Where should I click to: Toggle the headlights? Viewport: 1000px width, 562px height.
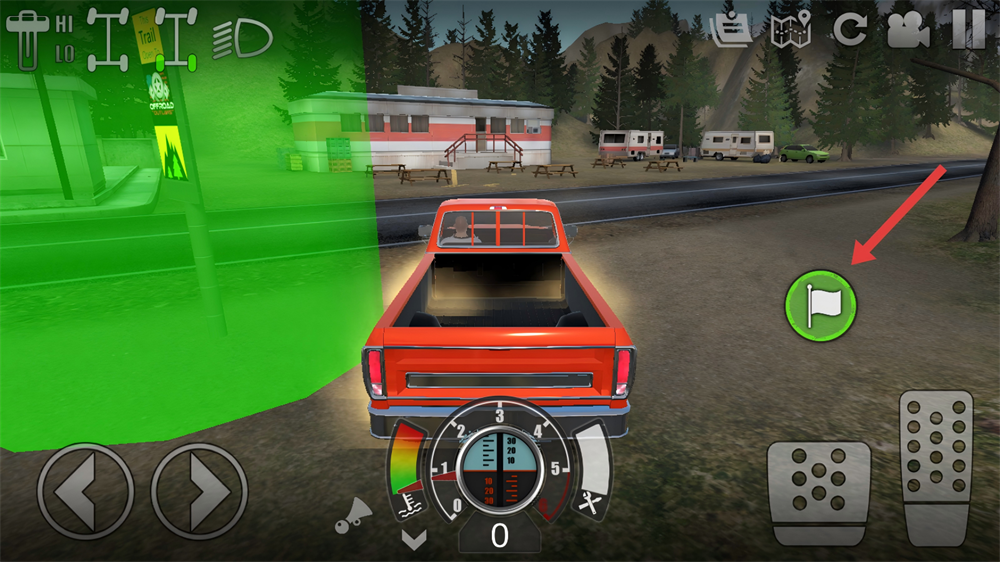pyautogui.click(x=242, y=39)
